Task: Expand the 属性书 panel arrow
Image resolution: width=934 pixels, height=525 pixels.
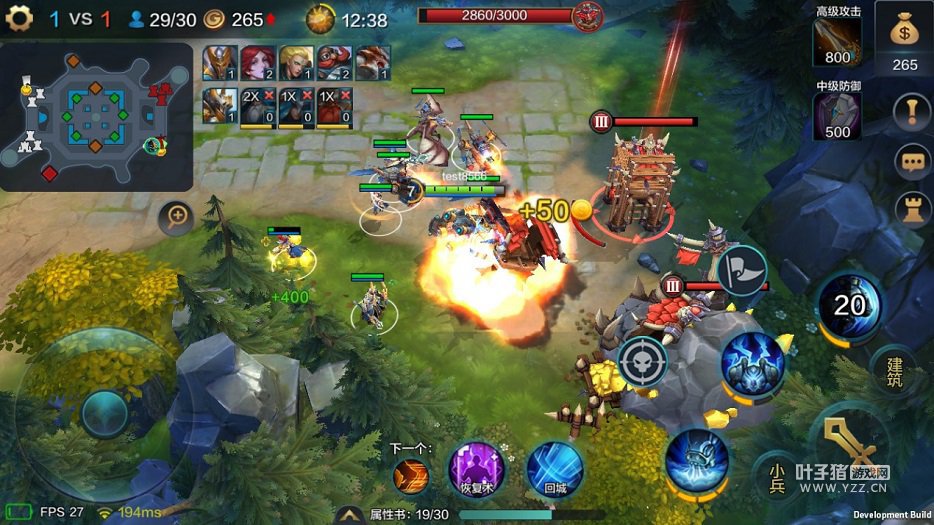Action: (349, 515)
